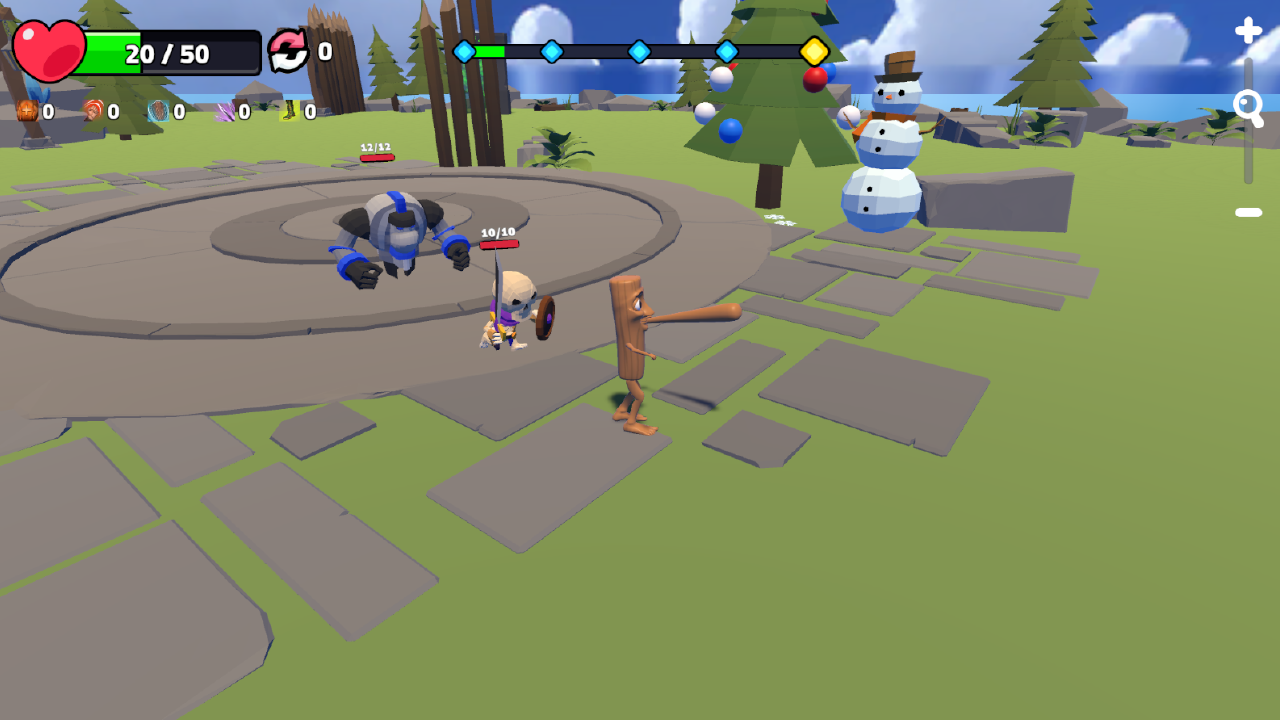The height and width of the screenshot is (720, 1280).
Task: Select the yellow boots item icon
Action: click(287, 112)
